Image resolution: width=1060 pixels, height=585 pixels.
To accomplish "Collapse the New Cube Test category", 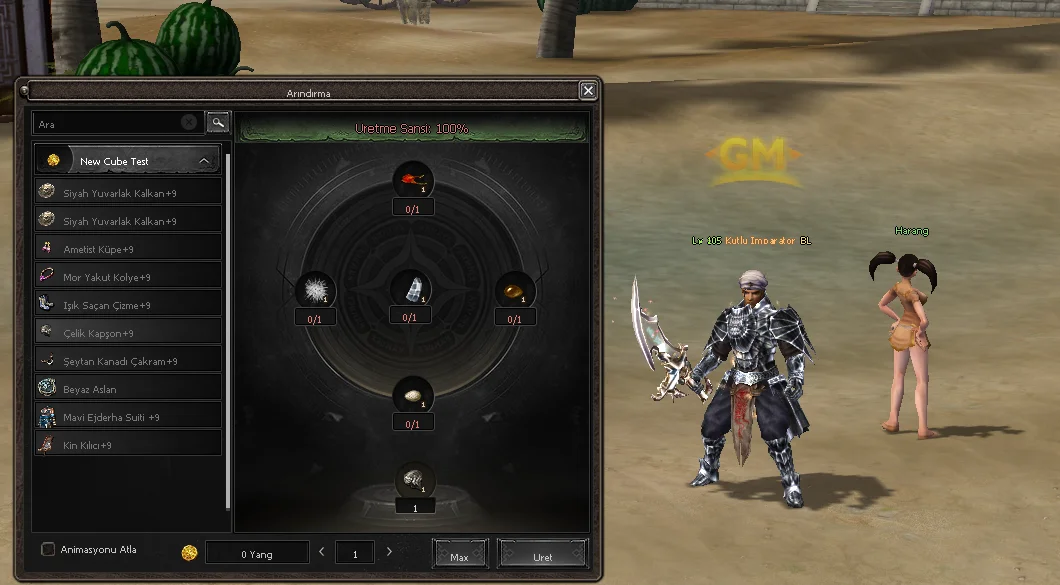I will pos(204,160).
